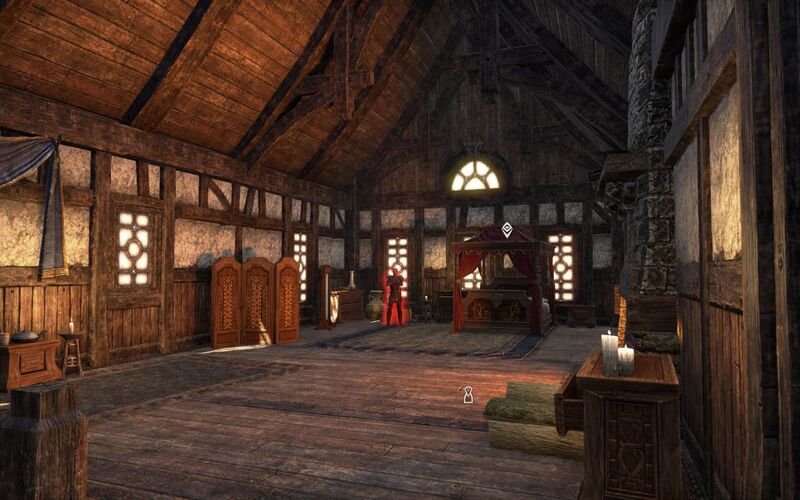
Task: Select the white figure marker on the floor
Action: coord(467,395)
